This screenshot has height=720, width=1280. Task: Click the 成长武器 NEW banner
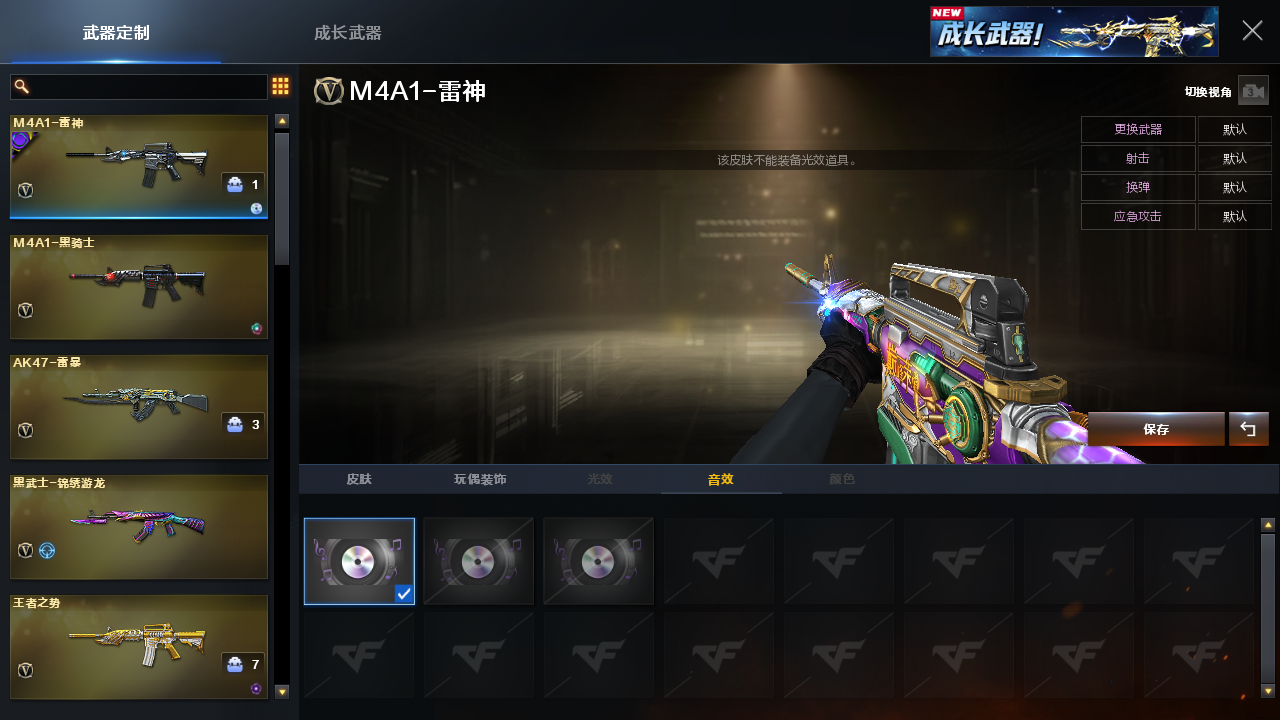1073,32
